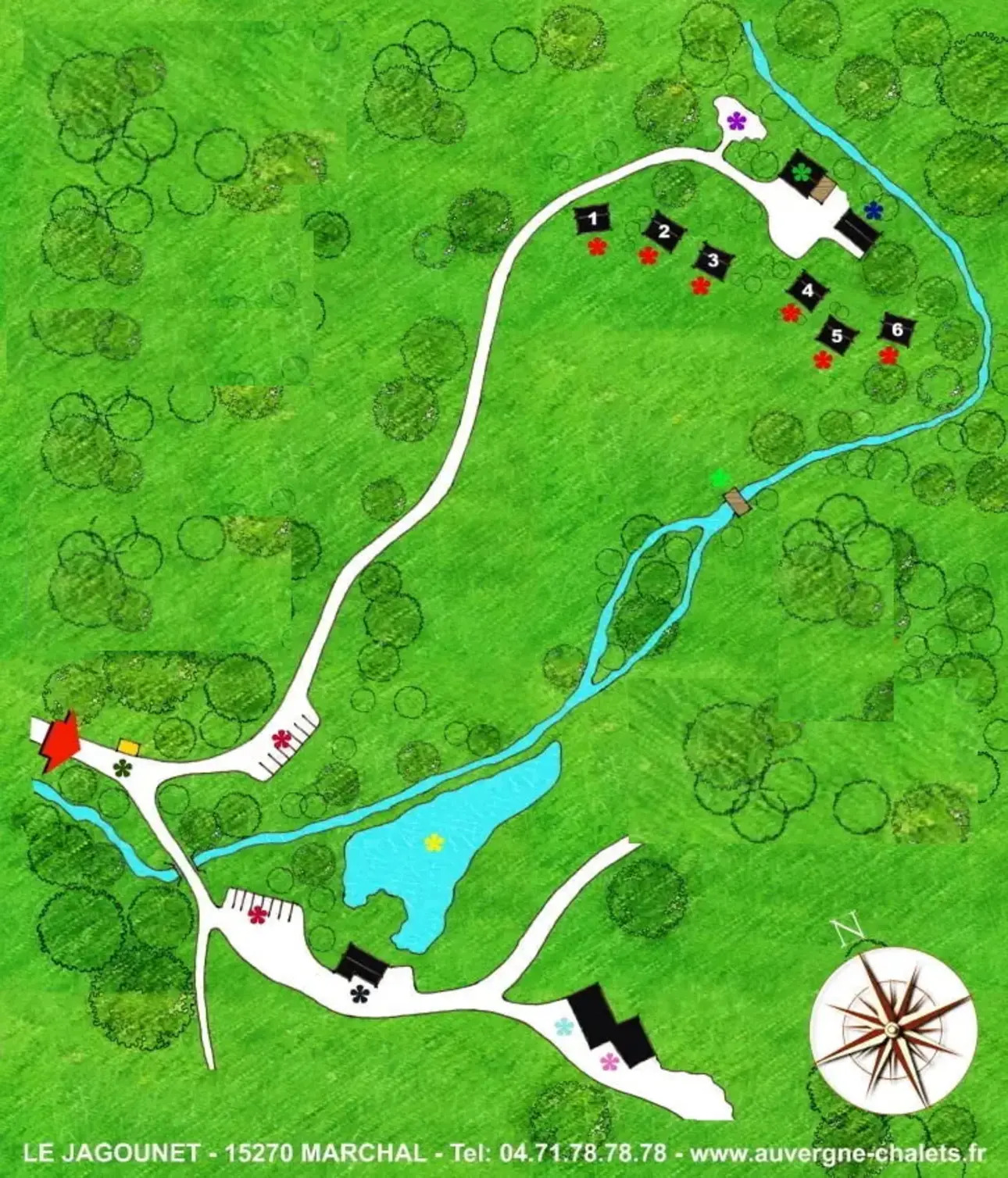Open the www.auvergne-chalets.fr link
Screen dimensions: 1008x1178
tap(838, 1153)
